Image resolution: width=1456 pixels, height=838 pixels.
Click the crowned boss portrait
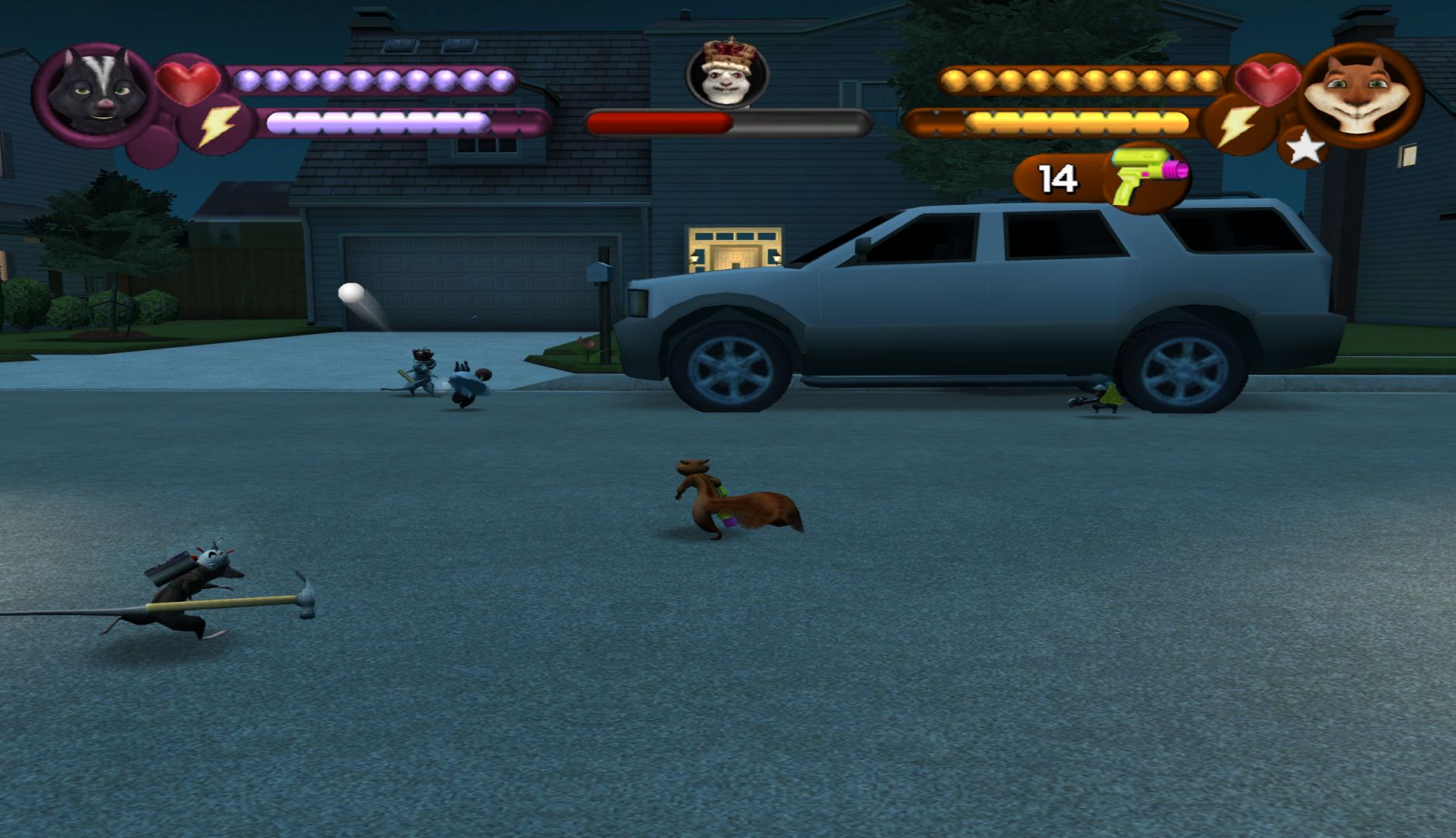coord(726,73)
